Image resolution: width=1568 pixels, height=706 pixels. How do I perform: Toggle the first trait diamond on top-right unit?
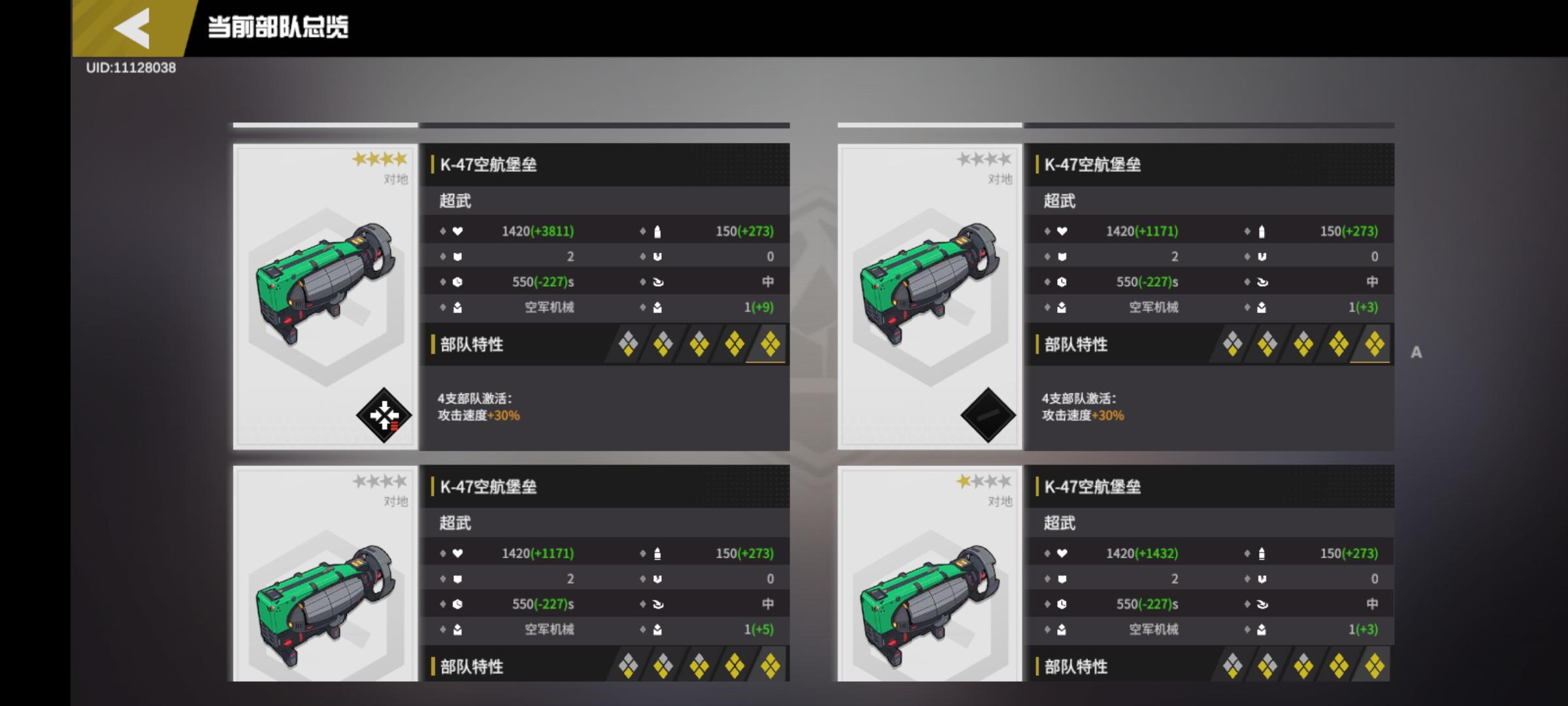1233,345
